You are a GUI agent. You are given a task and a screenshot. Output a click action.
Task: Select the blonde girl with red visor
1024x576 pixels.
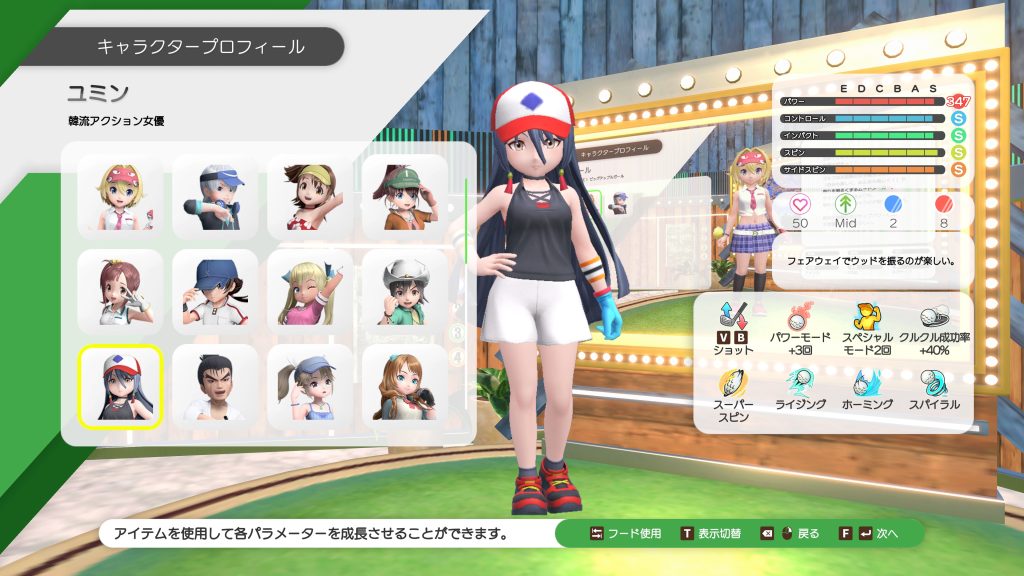point(120,197)
